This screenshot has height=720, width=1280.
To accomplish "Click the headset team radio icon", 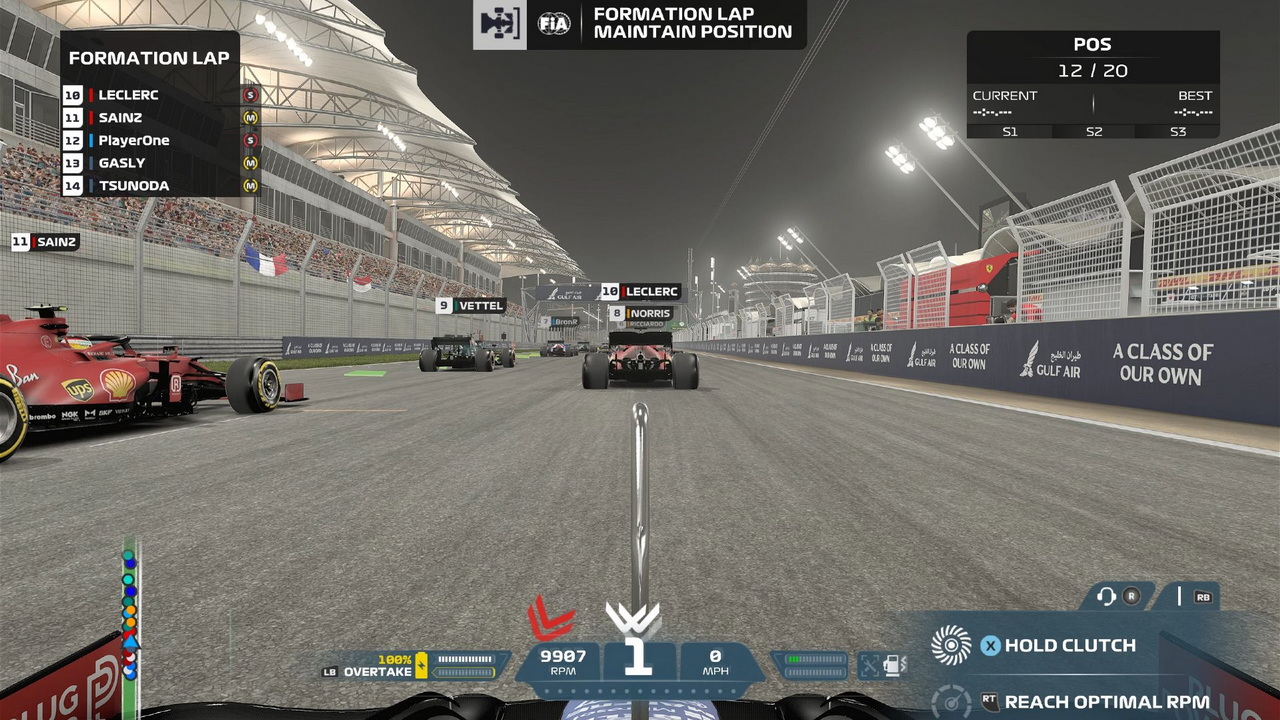I will click(1106, 597).
